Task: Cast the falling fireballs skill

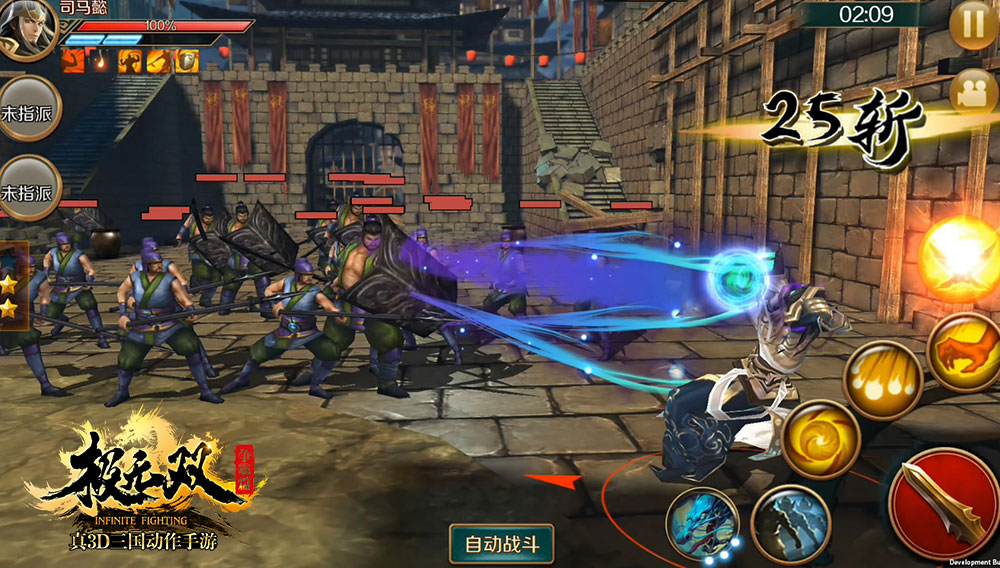Action: [x=882, y=378]
